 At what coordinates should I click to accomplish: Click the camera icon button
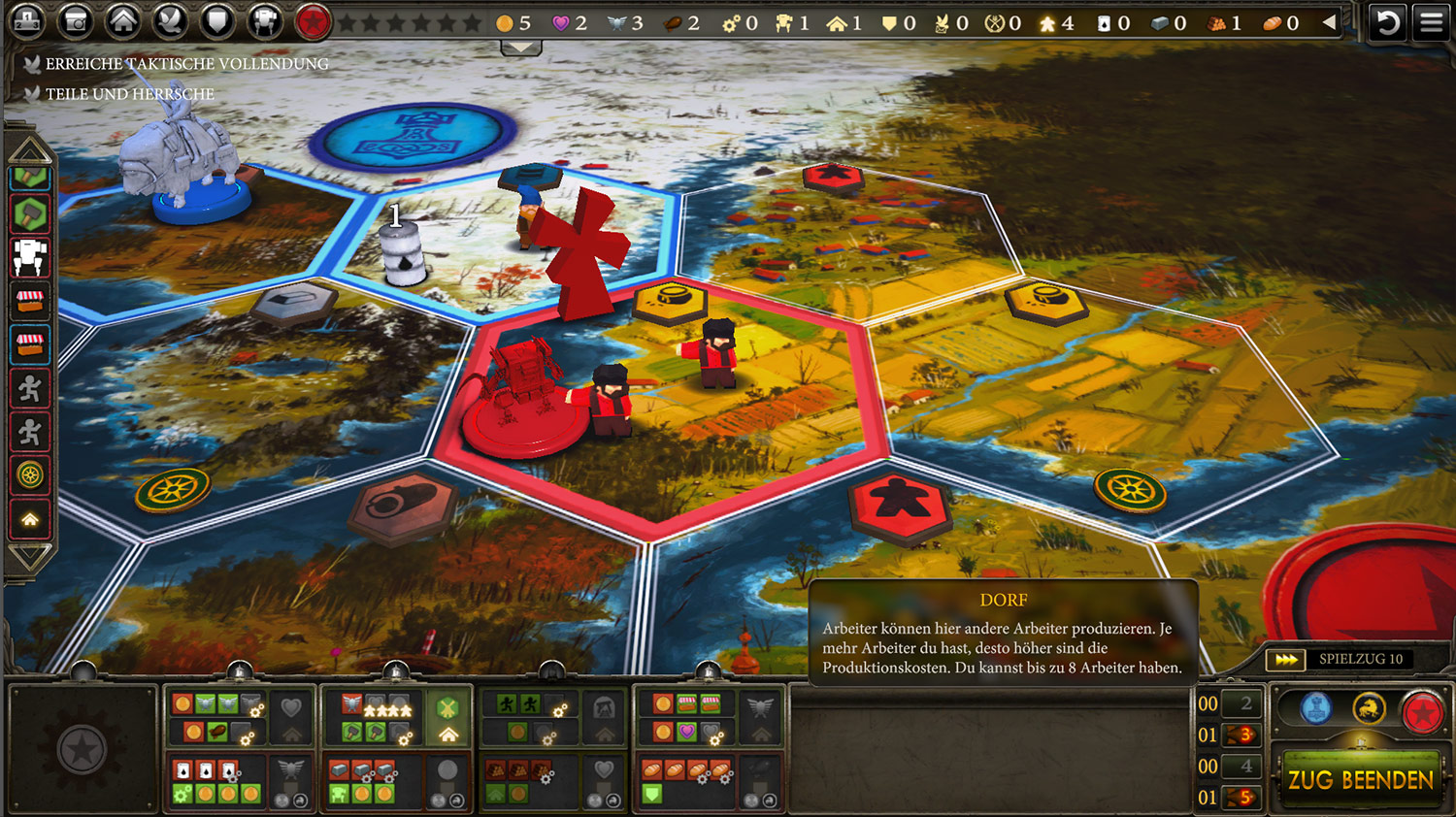coord(75,21)
